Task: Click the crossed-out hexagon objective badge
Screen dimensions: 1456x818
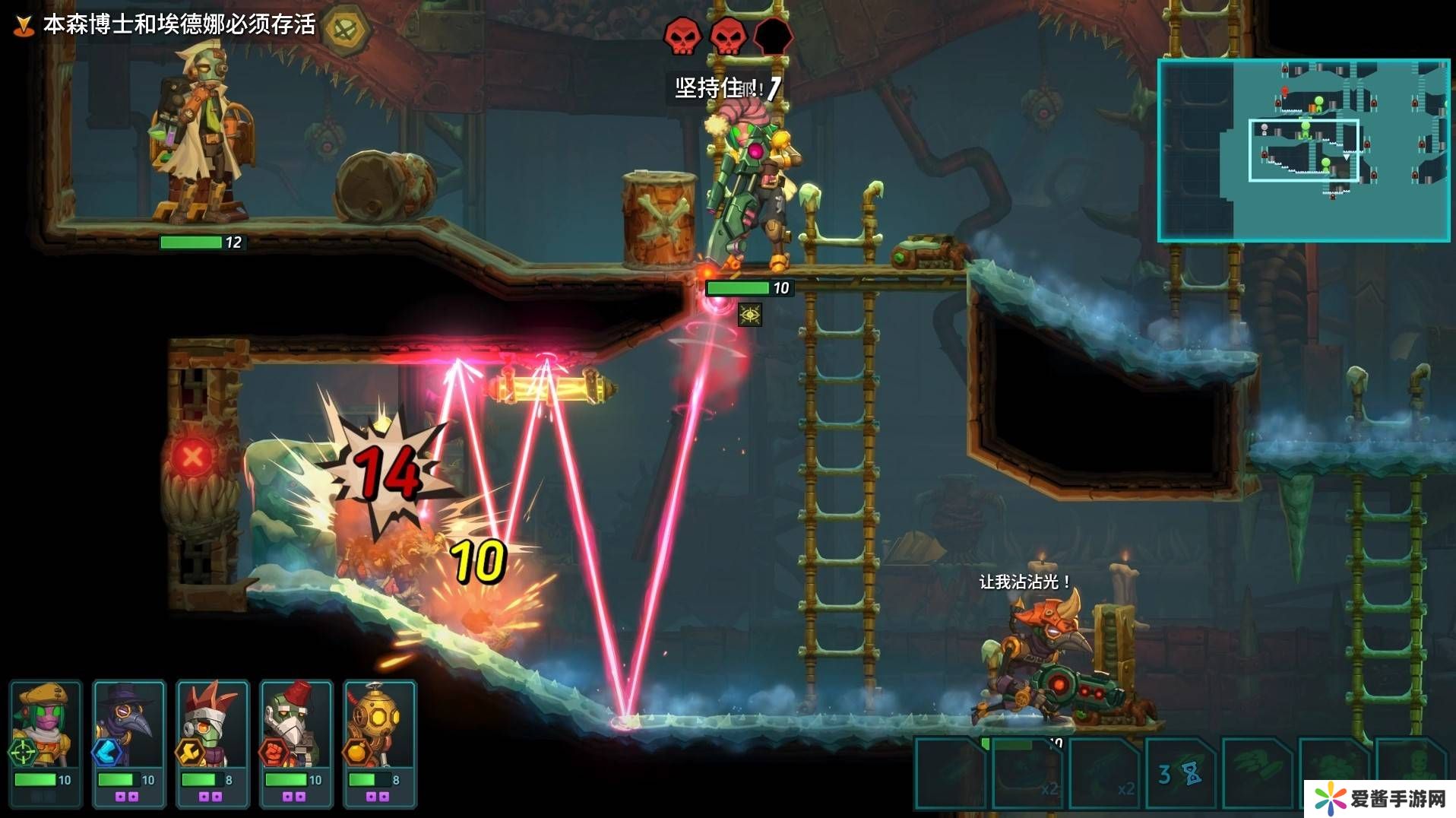Action: point(347,29)
